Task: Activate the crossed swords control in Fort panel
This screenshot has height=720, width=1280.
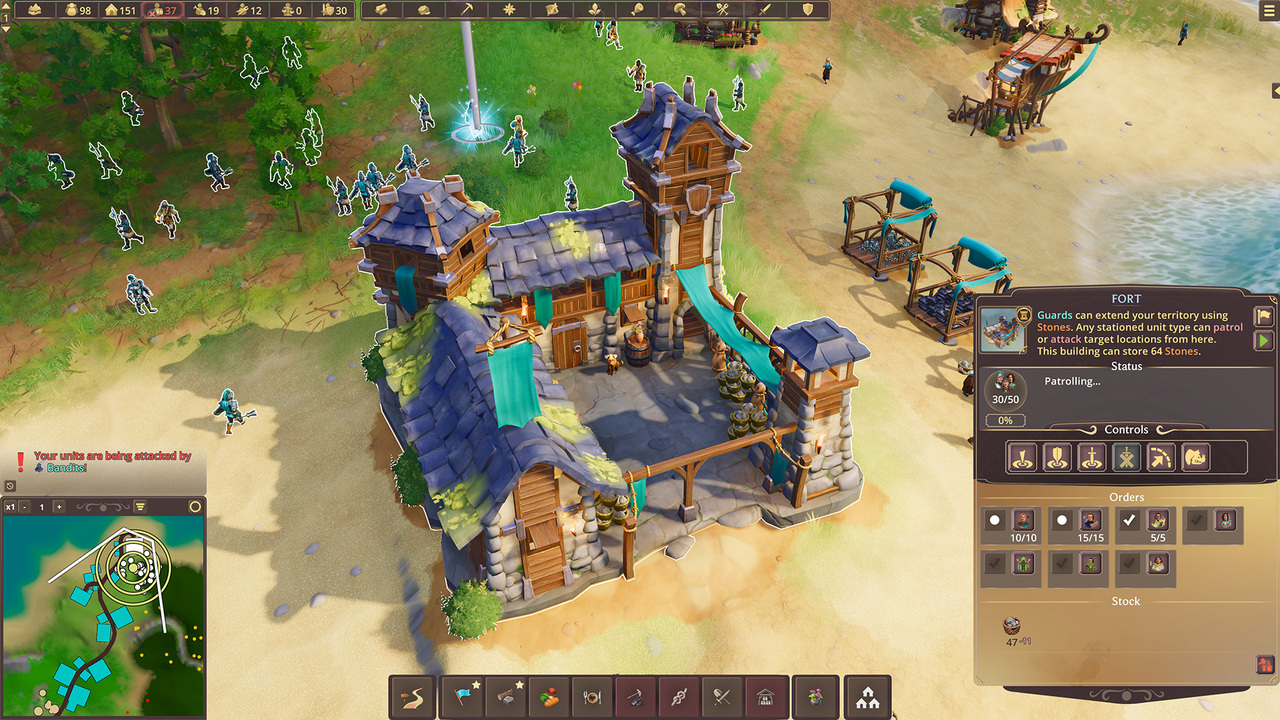Action: 1127,458
